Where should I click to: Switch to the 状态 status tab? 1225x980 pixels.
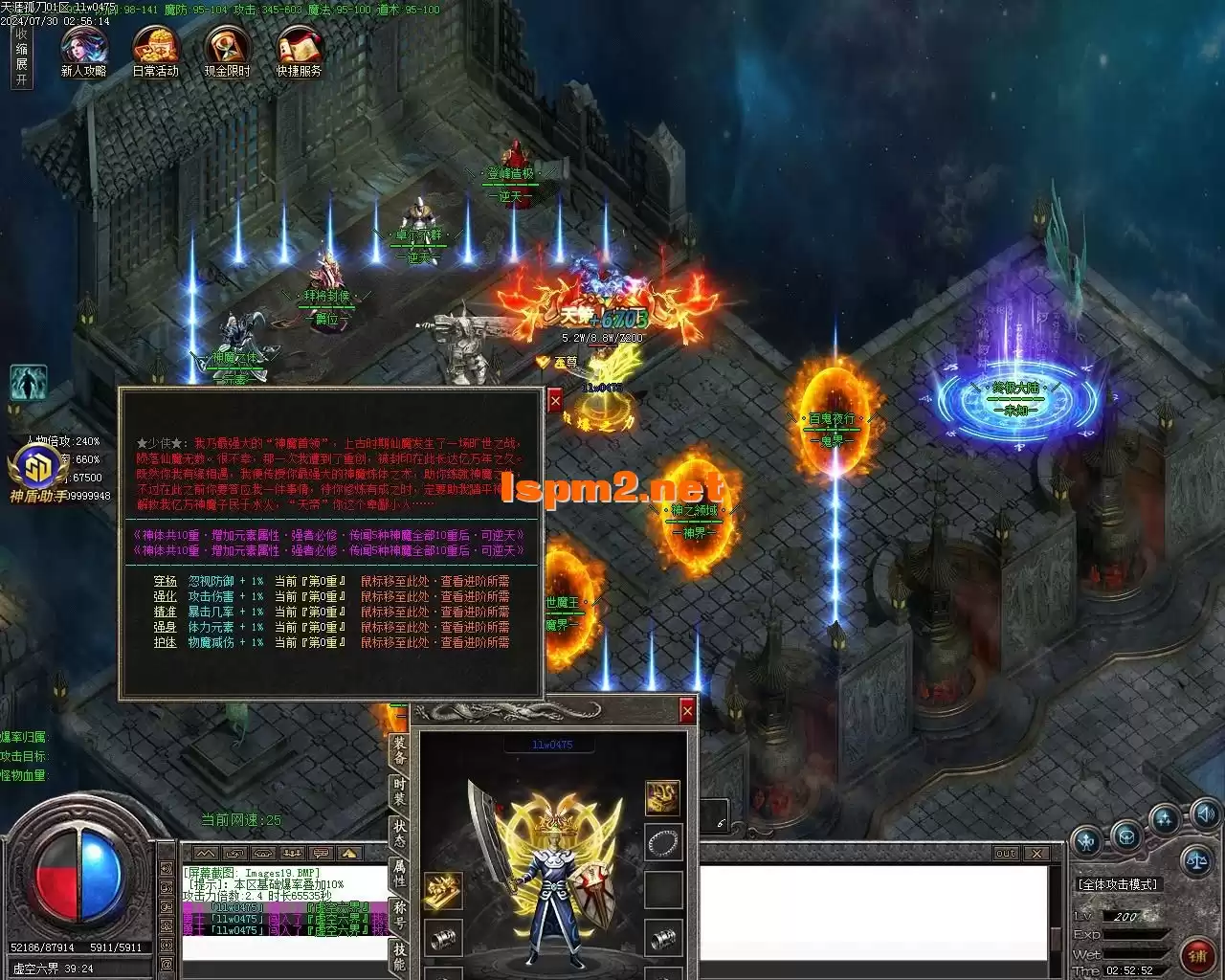point(399,835)
